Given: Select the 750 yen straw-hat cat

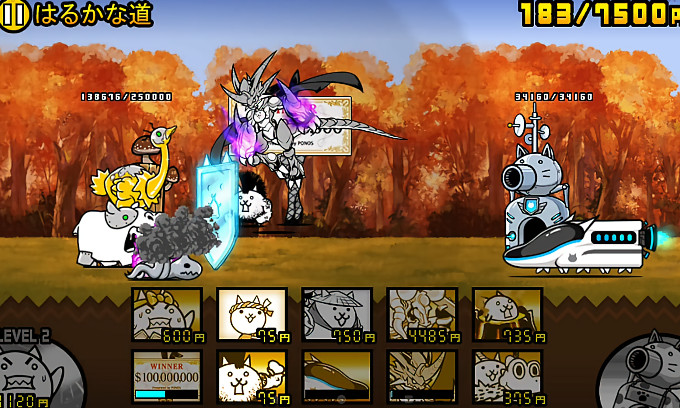Looking at the screenshot, I should (337, 314).
